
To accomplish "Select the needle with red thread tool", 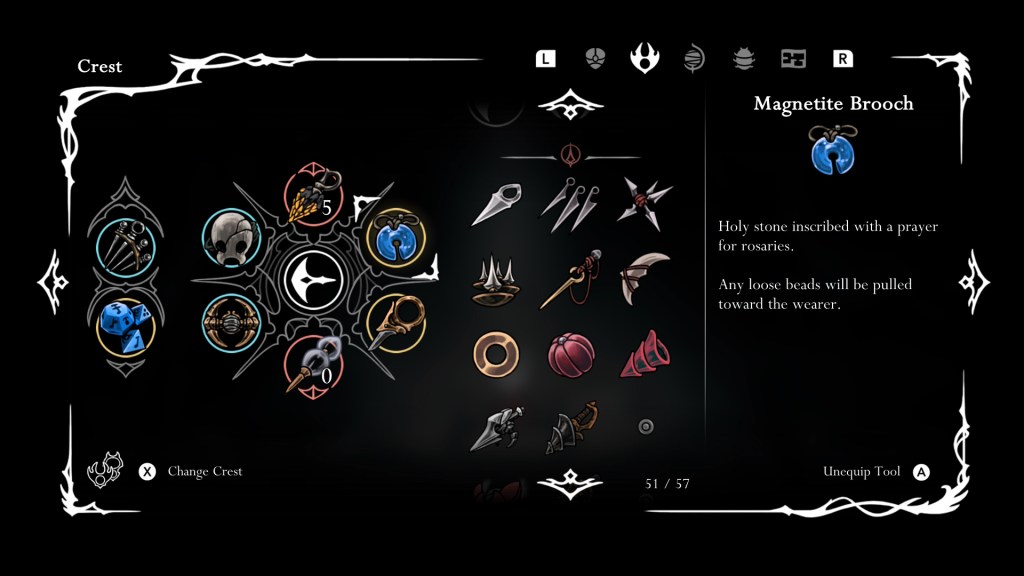I will pos(571,279).
